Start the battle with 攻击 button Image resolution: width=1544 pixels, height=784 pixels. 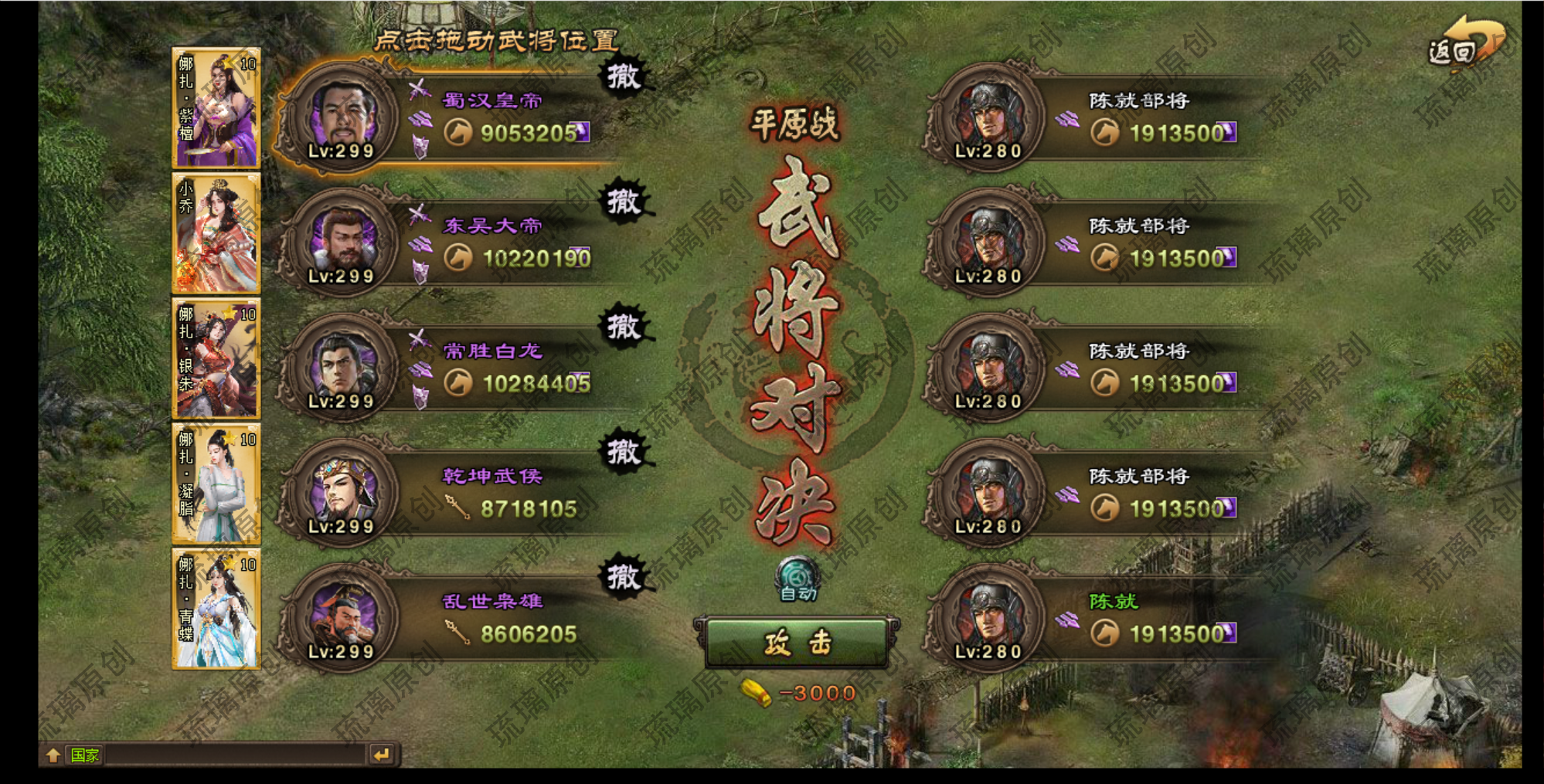coord(798,642)
